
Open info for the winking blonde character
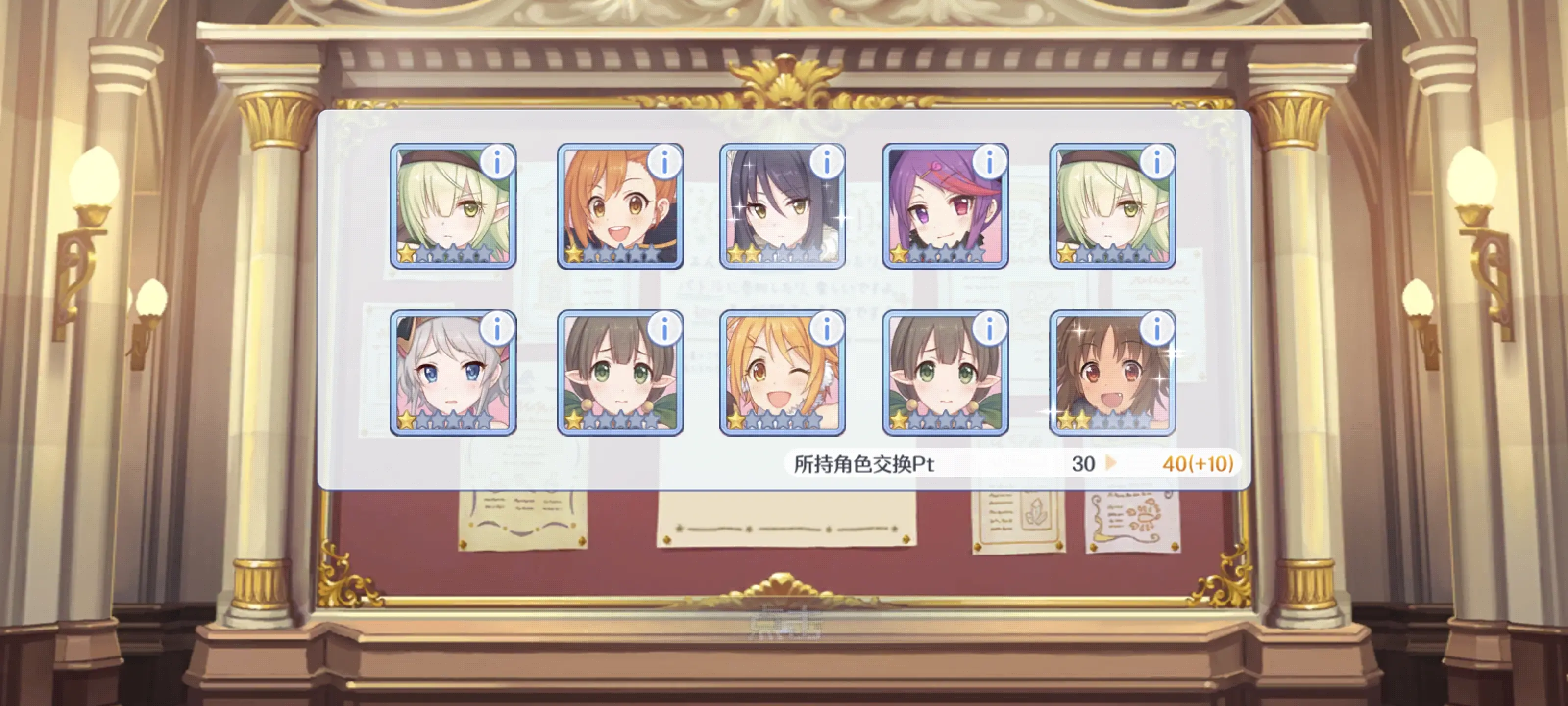point(827,329)
